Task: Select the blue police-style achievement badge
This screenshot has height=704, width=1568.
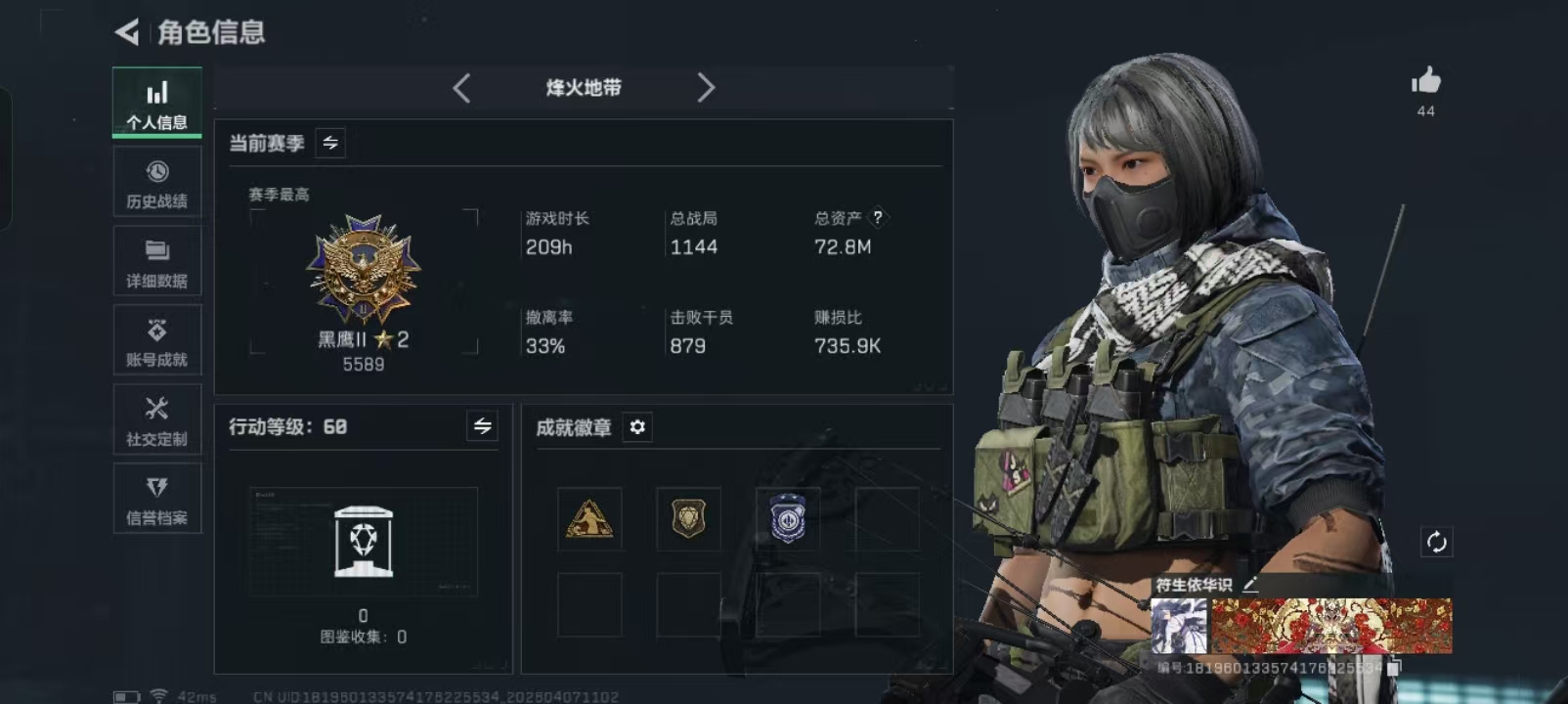Action: pos(787,519)
